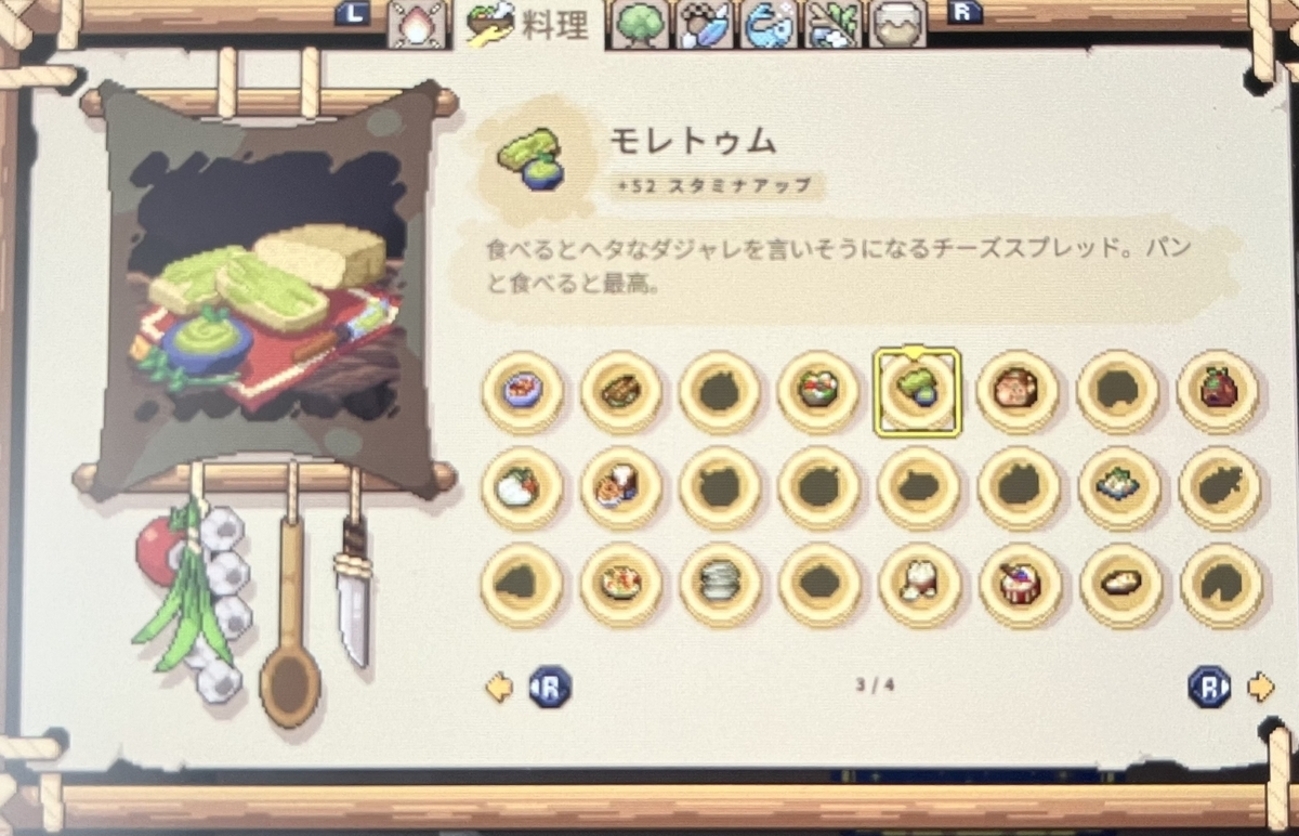Select the blue bowl of red stew

(x=522, y=391)
